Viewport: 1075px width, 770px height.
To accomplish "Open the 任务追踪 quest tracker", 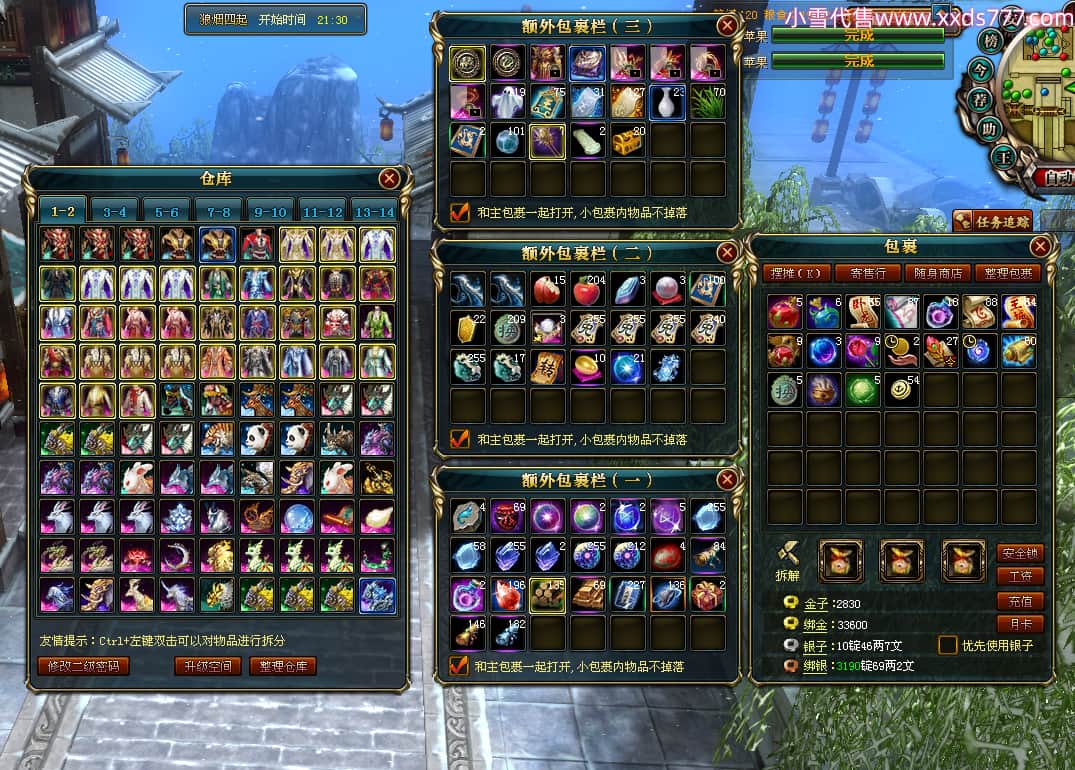I will coord(991,221).
